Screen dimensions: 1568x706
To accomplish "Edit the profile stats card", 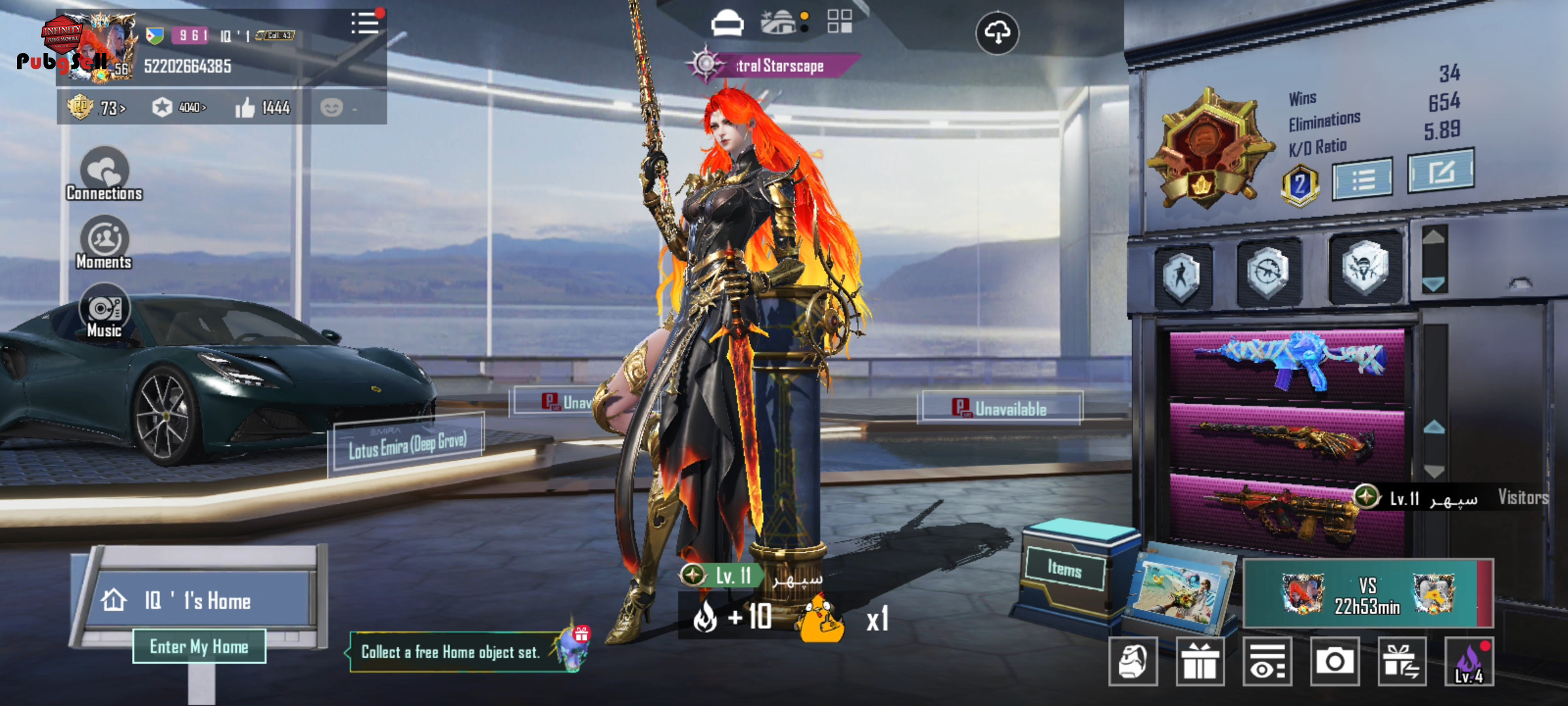I will click(1441, 171).
